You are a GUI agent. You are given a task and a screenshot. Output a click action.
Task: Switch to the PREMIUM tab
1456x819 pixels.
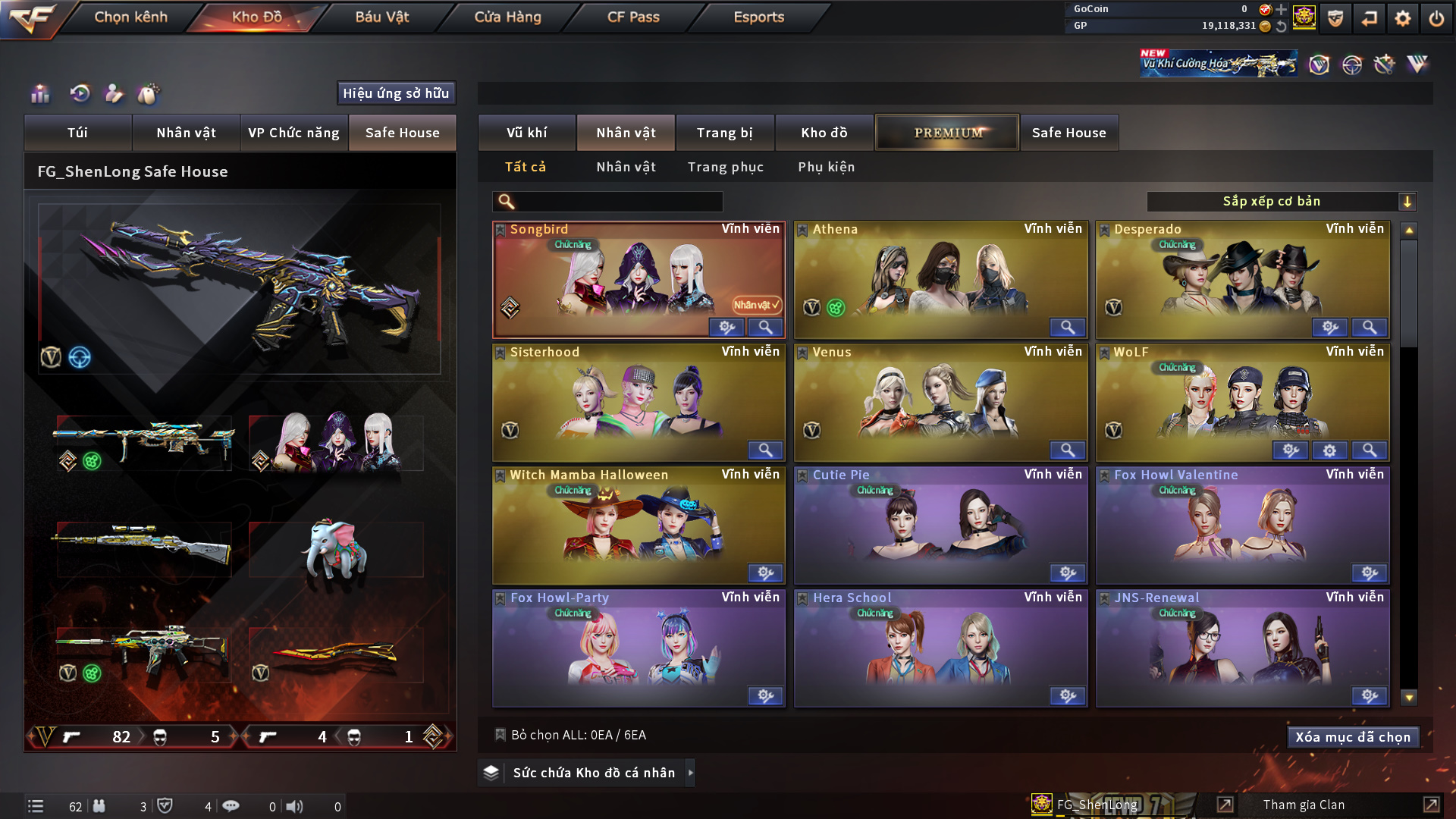(947, 133)
